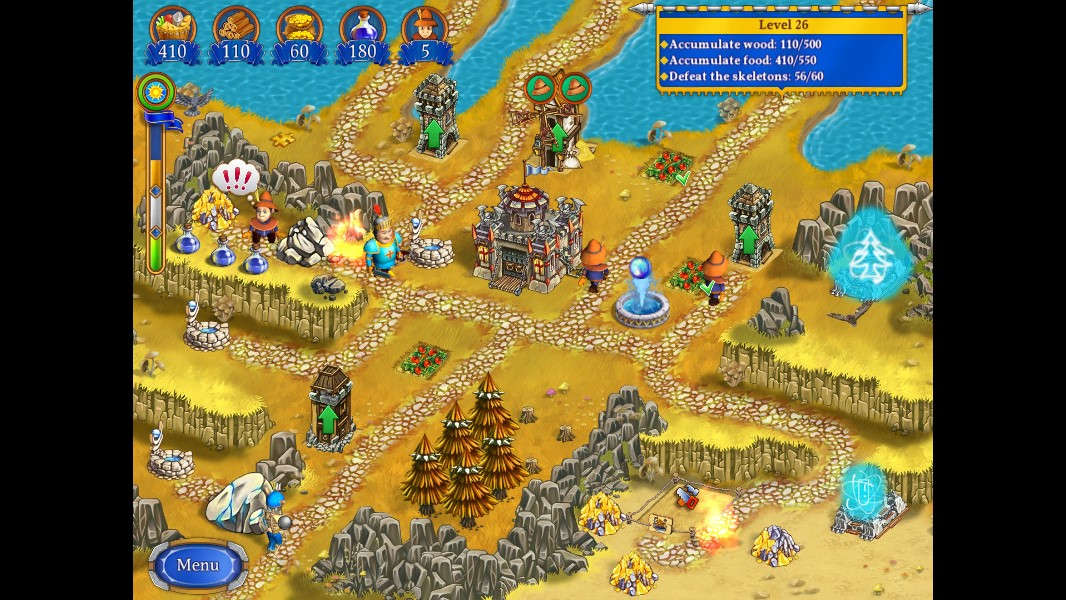Open the blue Menu button
Viewport: 1066px width, 600px height.
pyautogui.click(x=198, y=565)
